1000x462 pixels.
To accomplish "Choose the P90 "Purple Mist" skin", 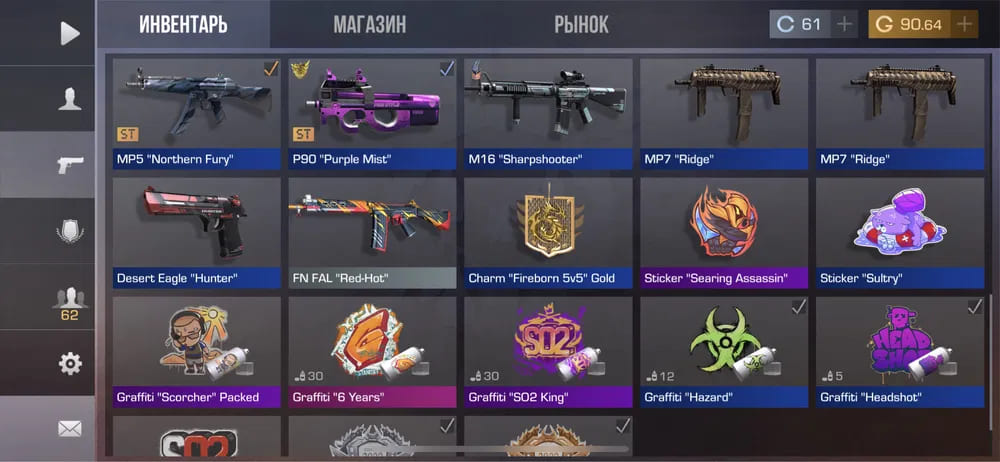I will coord(372,113).
